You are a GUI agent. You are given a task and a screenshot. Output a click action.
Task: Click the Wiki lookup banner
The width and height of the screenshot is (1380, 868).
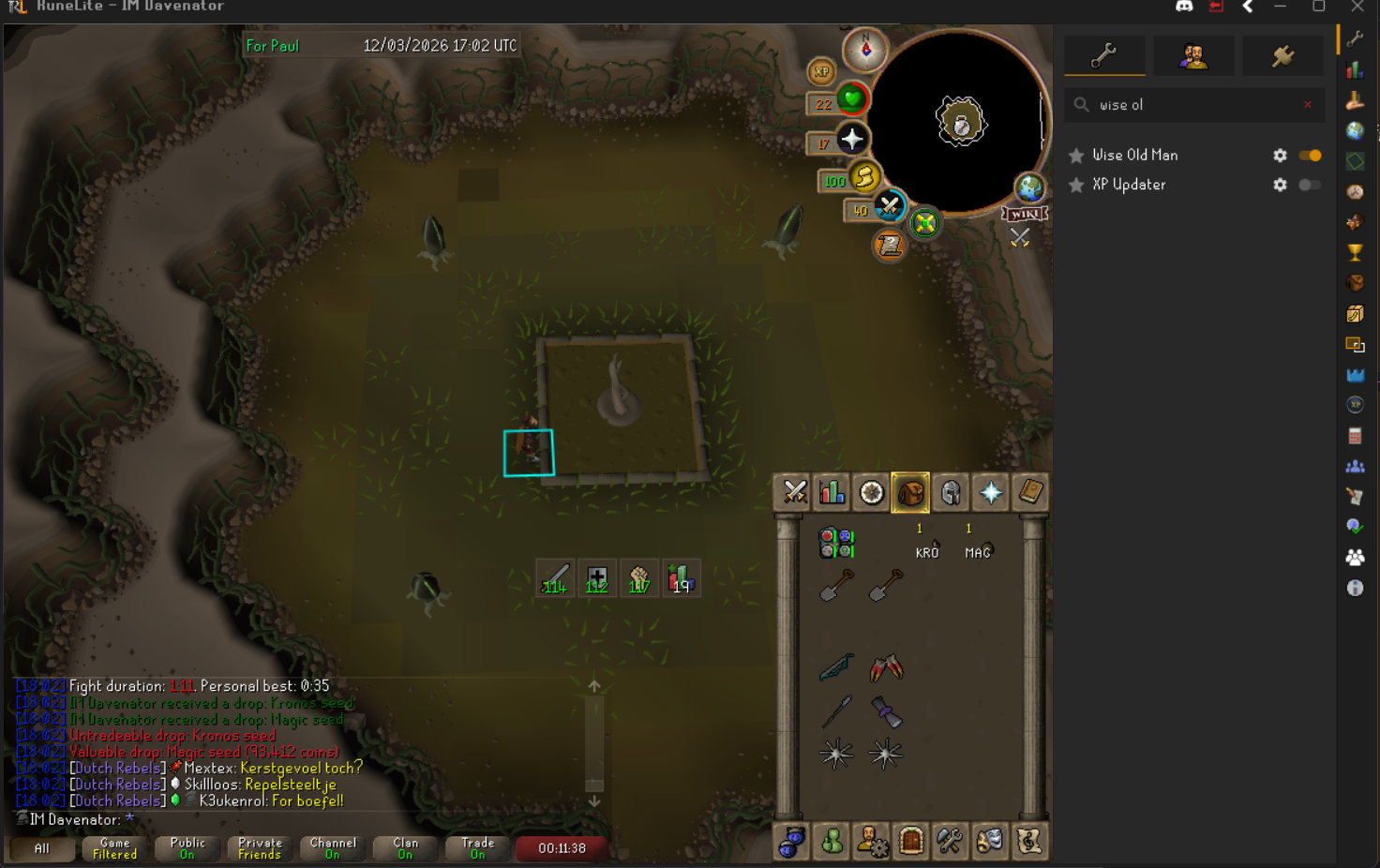point(1024,215)
